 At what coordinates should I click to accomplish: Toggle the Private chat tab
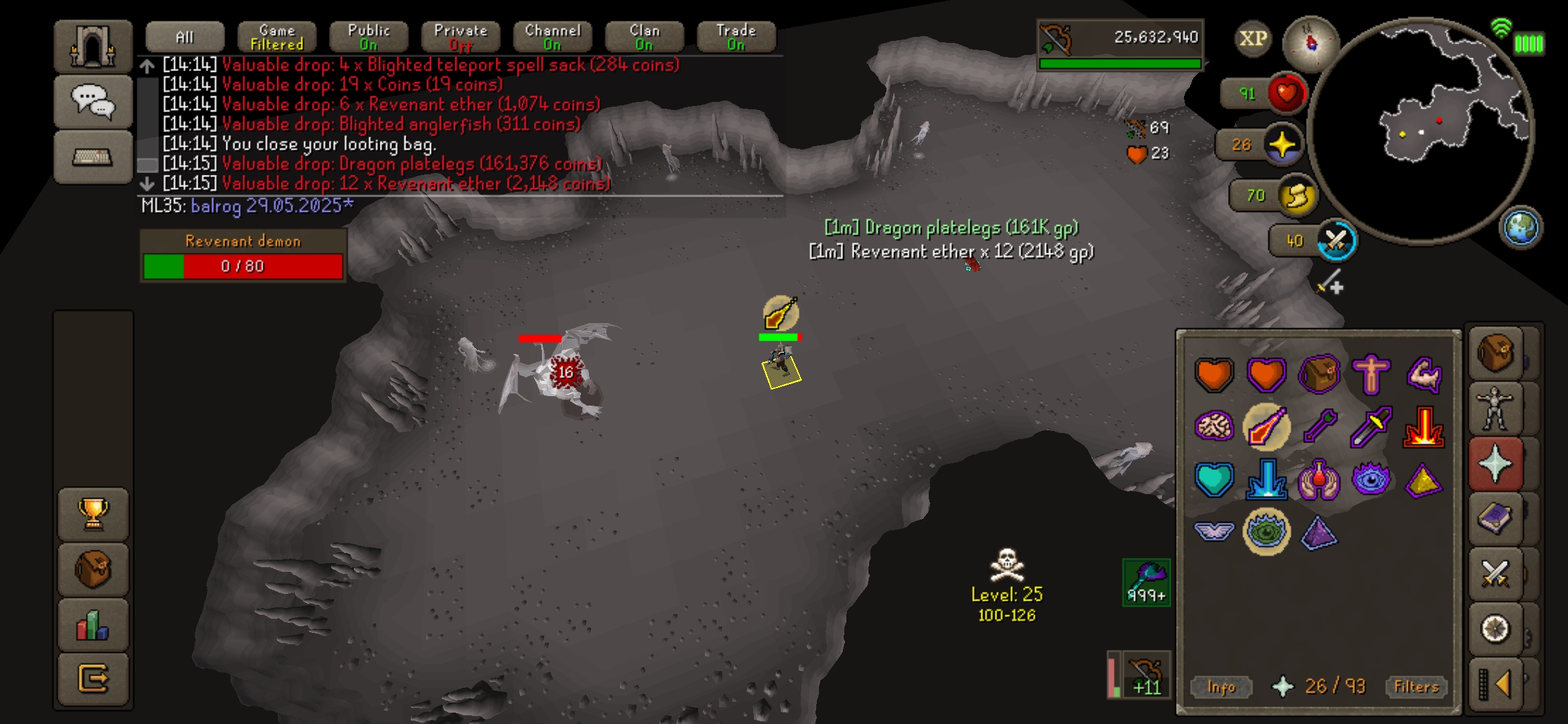pyautogui.click(x=460, y=38)
